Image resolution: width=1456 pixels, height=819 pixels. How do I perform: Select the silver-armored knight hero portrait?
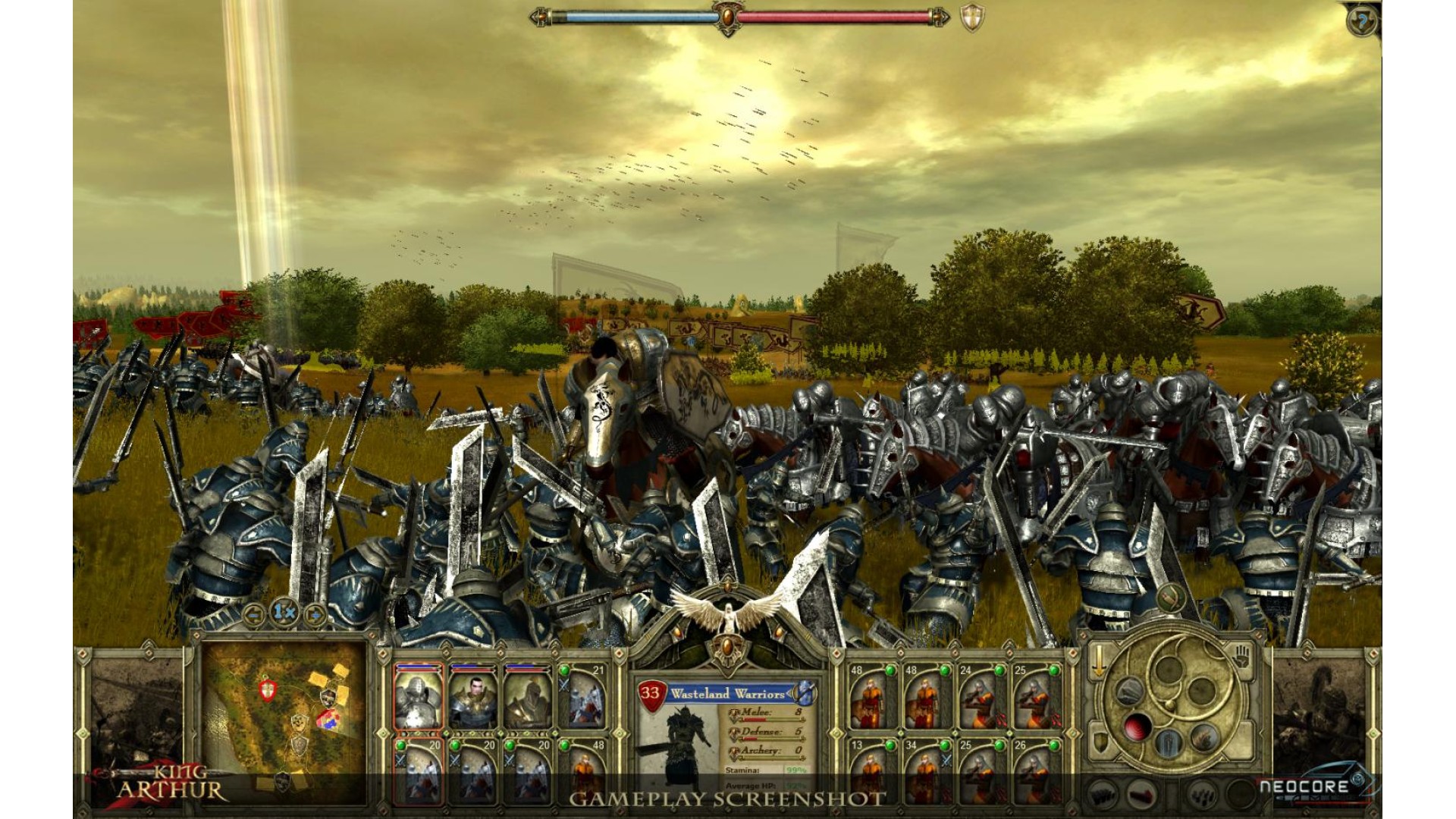coord(418,698)
